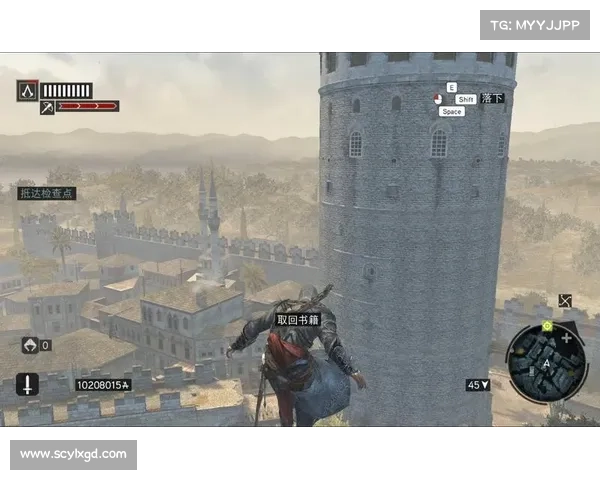This screenshot has width=600, height=480.
Task: Open the www.scylxgd.com website link
Action: [x=75, y=455]
